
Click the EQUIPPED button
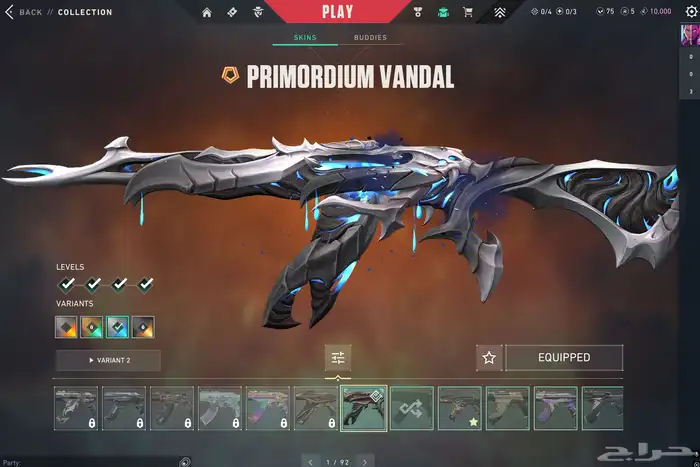(x=564, y=357)
